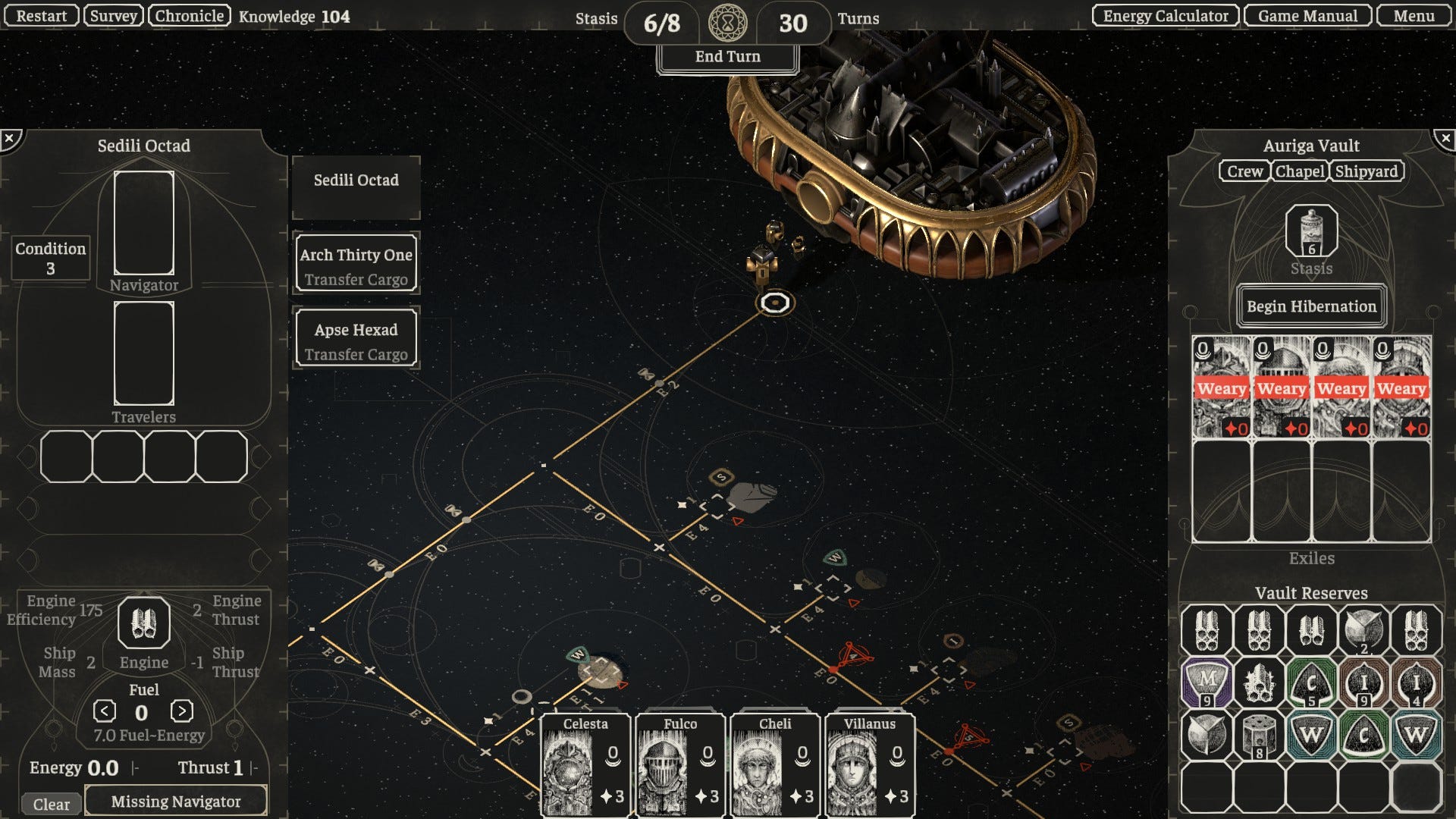This screenshot has width=1456, height=819.
Task: Close the Sedili Octad ship panel
Action: click(x=10, y=139)
